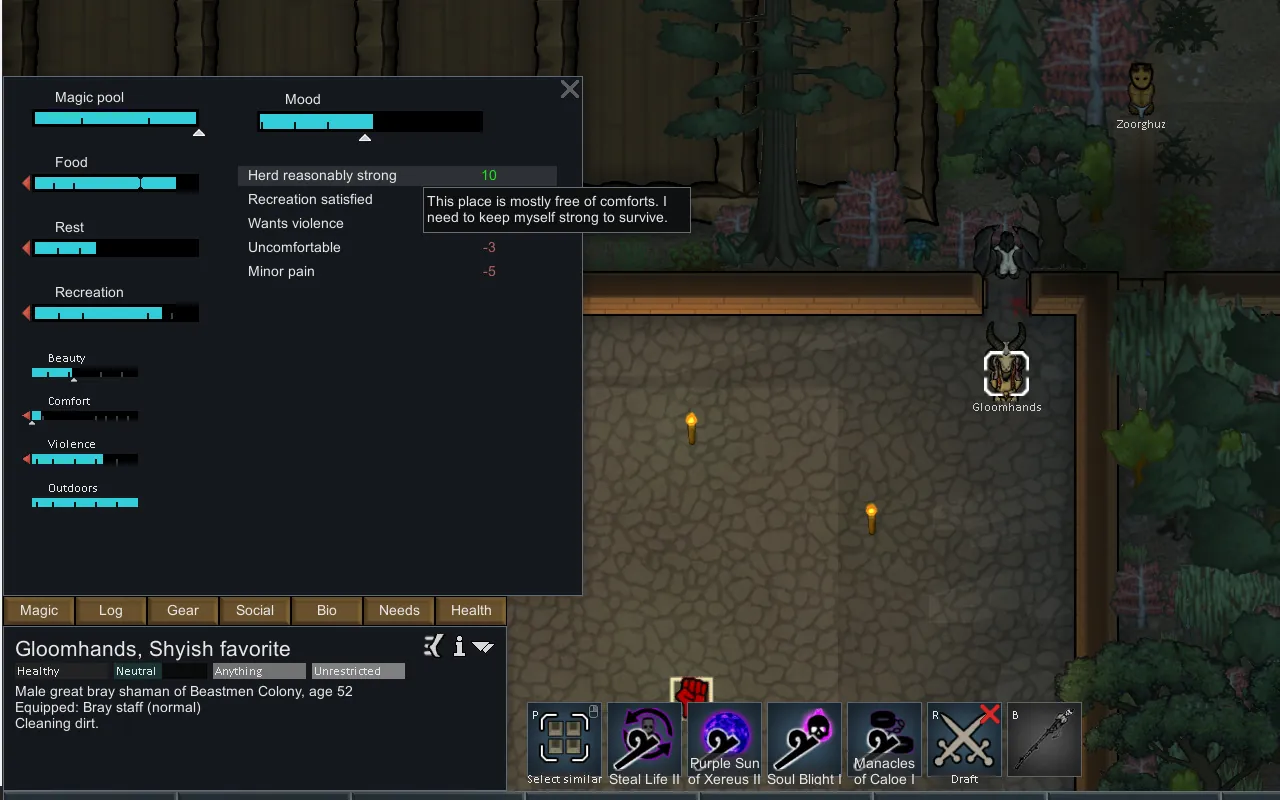The height and width of the screenshot is (800, 1280).
Task: Open the Health tab
Action: point(471,610)
